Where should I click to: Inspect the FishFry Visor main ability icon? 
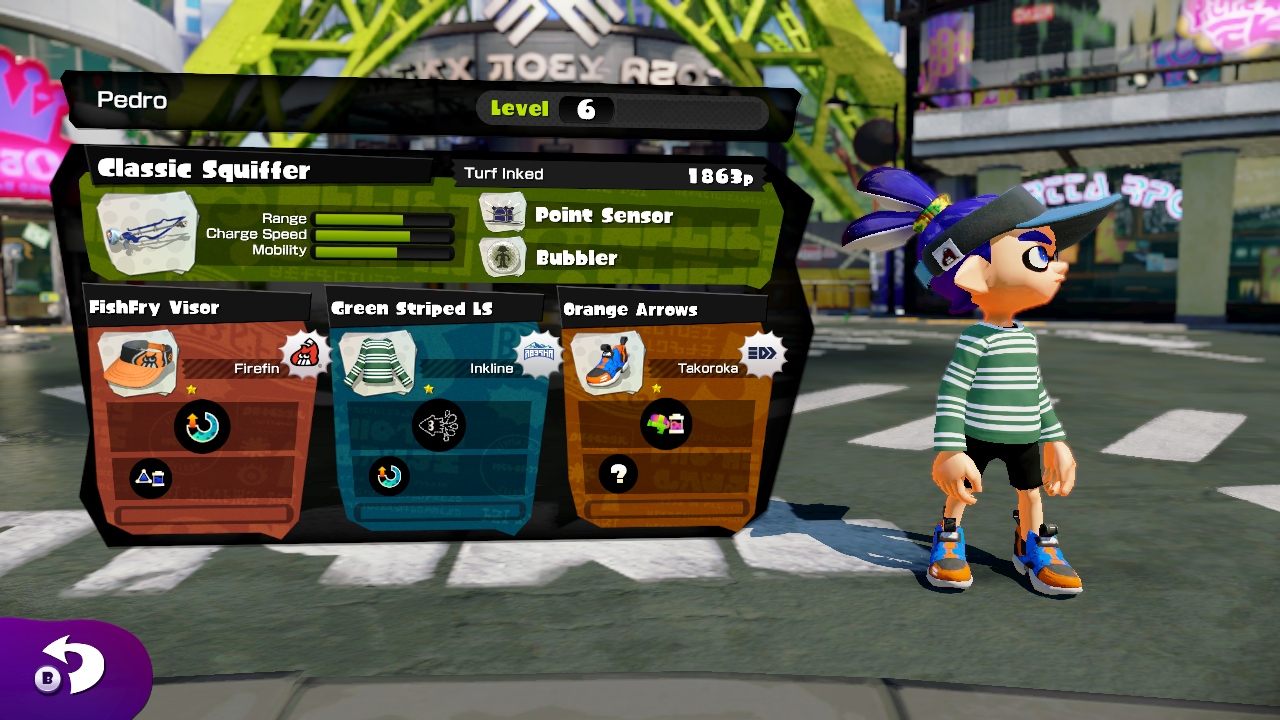point(202,426)
